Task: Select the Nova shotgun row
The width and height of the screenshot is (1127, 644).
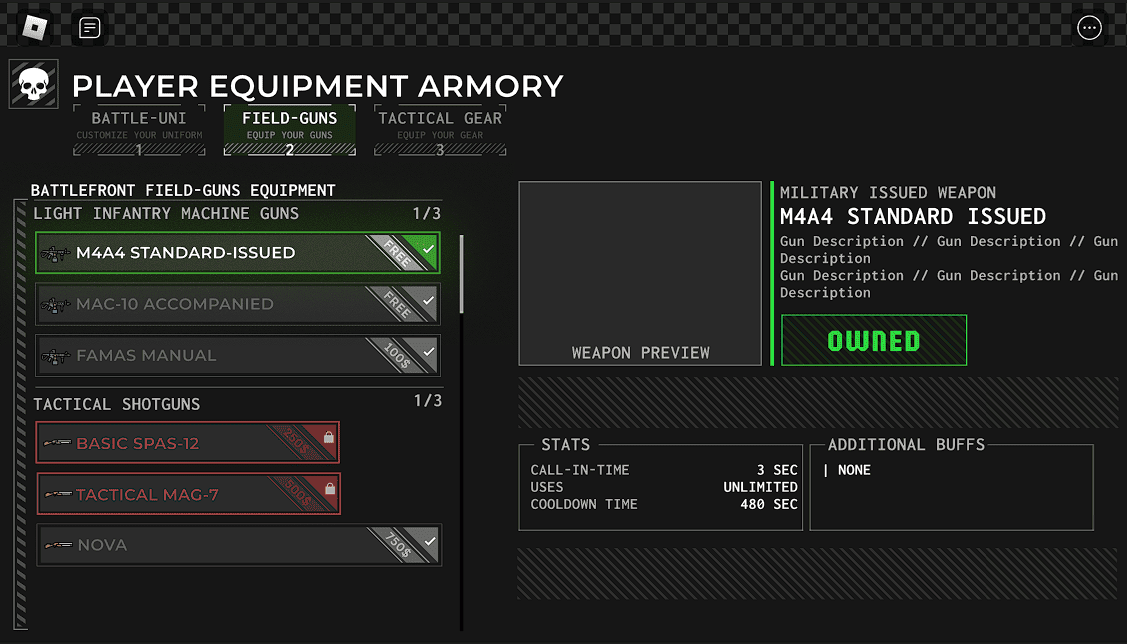Action: [x=239, y=545]
